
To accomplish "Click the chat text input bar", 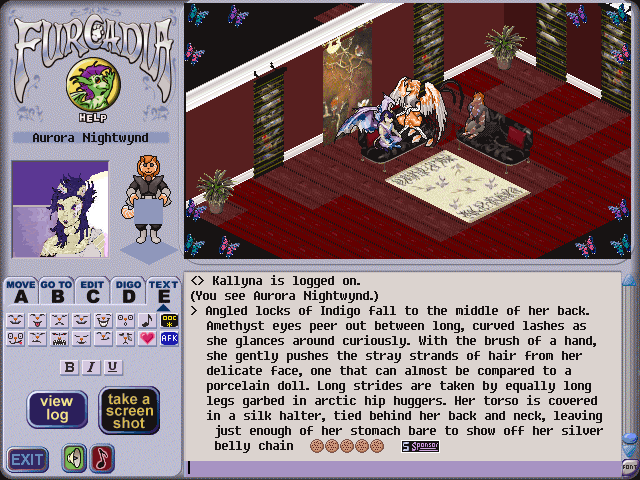I will pos(400,467).
